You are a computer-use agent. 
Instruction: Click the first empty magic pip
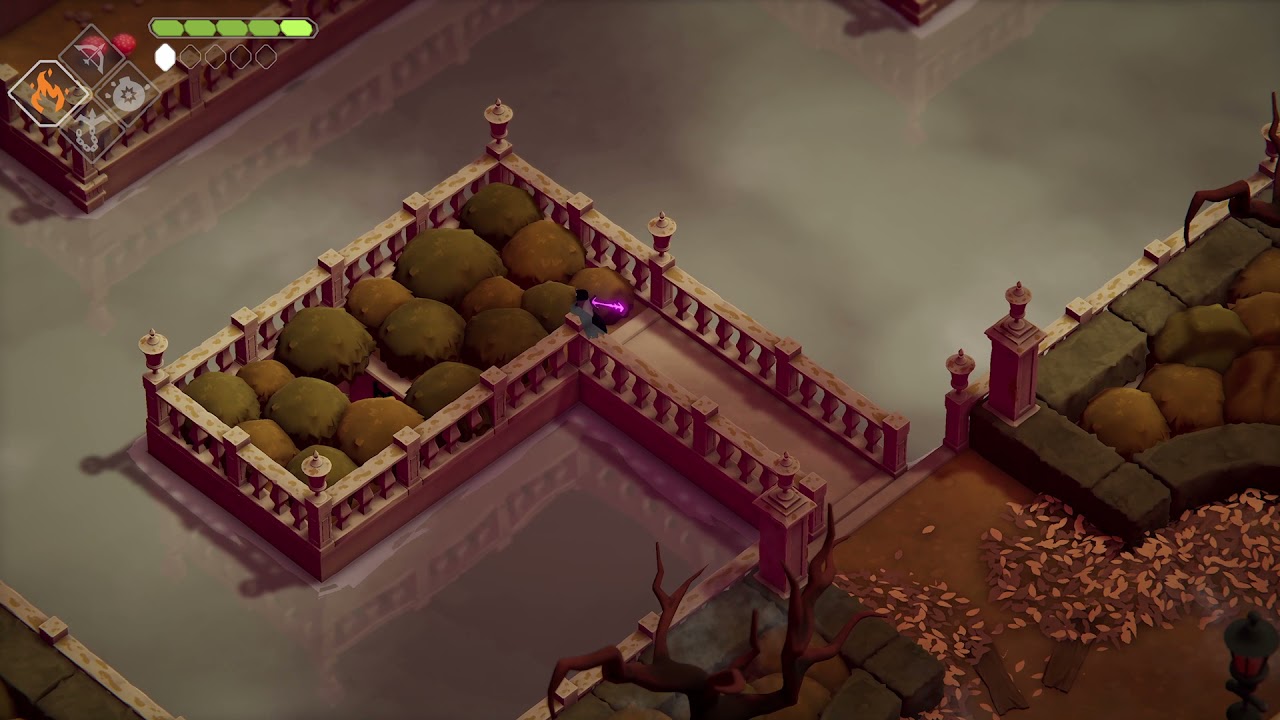[190, 56]
